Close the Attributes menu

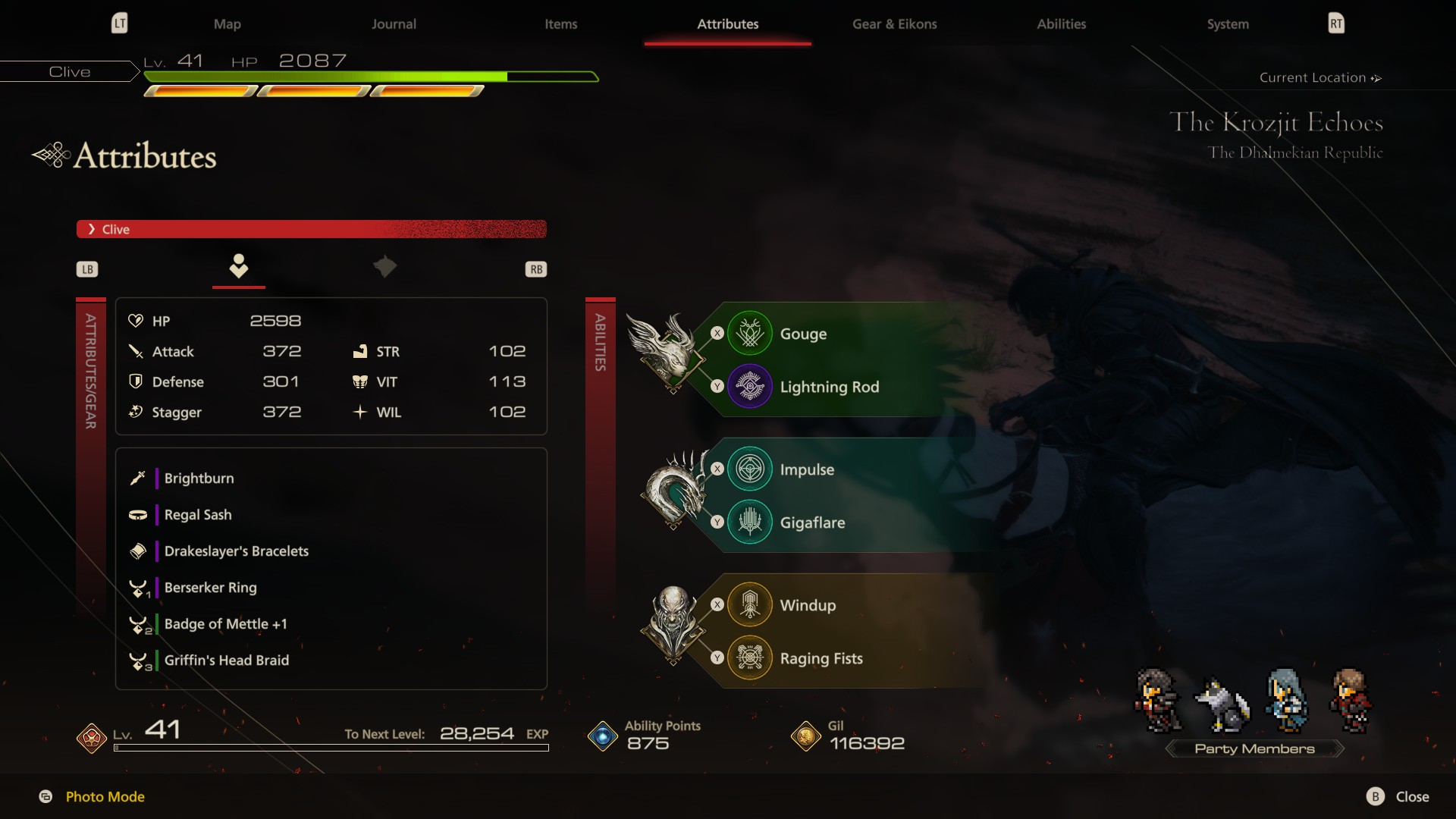(x=1398, y=796)
